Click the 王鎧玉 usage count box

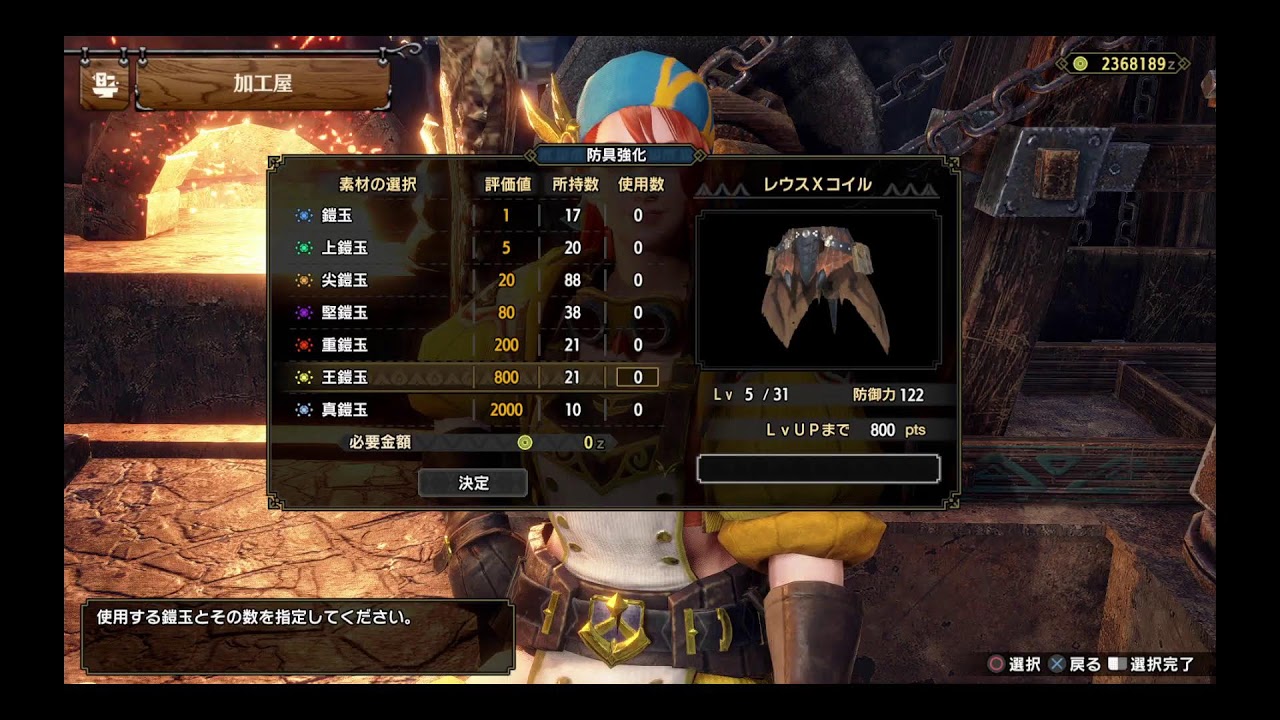tap(637, 377)
